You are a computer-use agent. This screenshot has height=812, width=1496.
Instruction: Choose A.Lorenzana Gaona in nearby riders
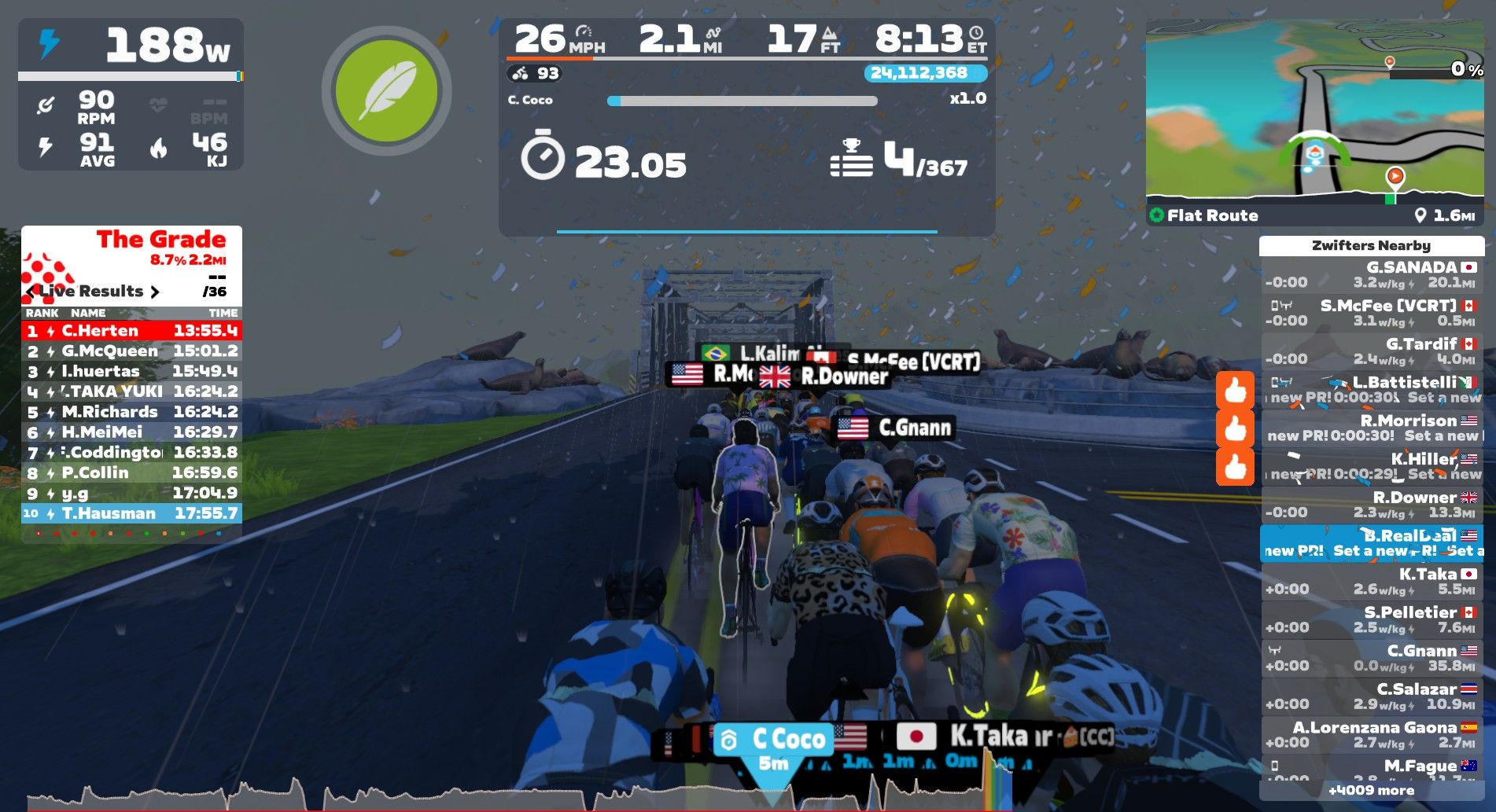1372,735
